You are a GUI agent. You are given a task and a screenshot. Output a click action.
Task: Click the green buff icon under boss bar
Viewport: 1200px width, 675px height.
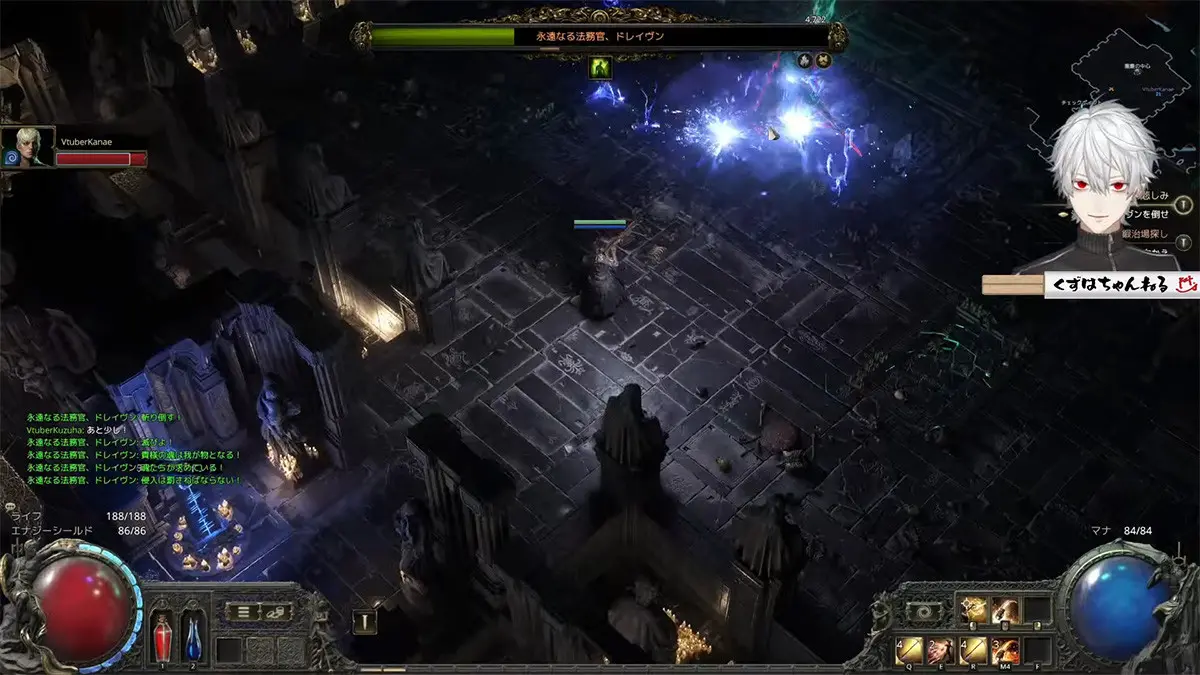pos(602,66)
